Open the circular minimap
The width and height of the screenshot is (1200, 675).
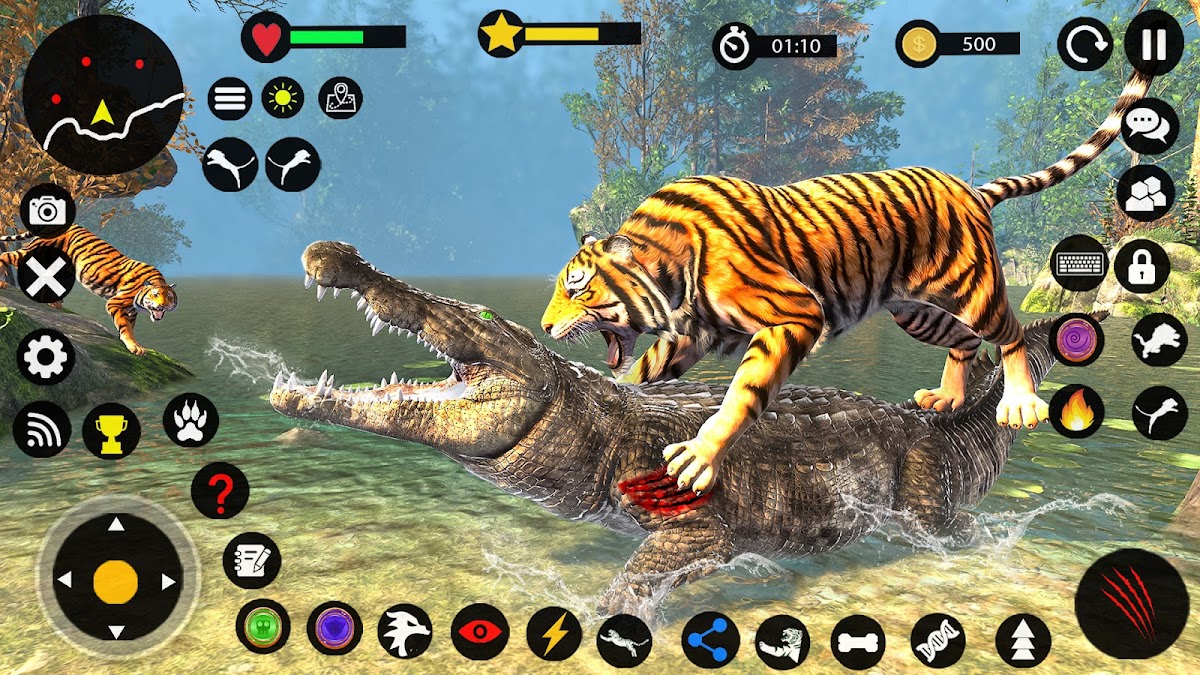point(103,95)
